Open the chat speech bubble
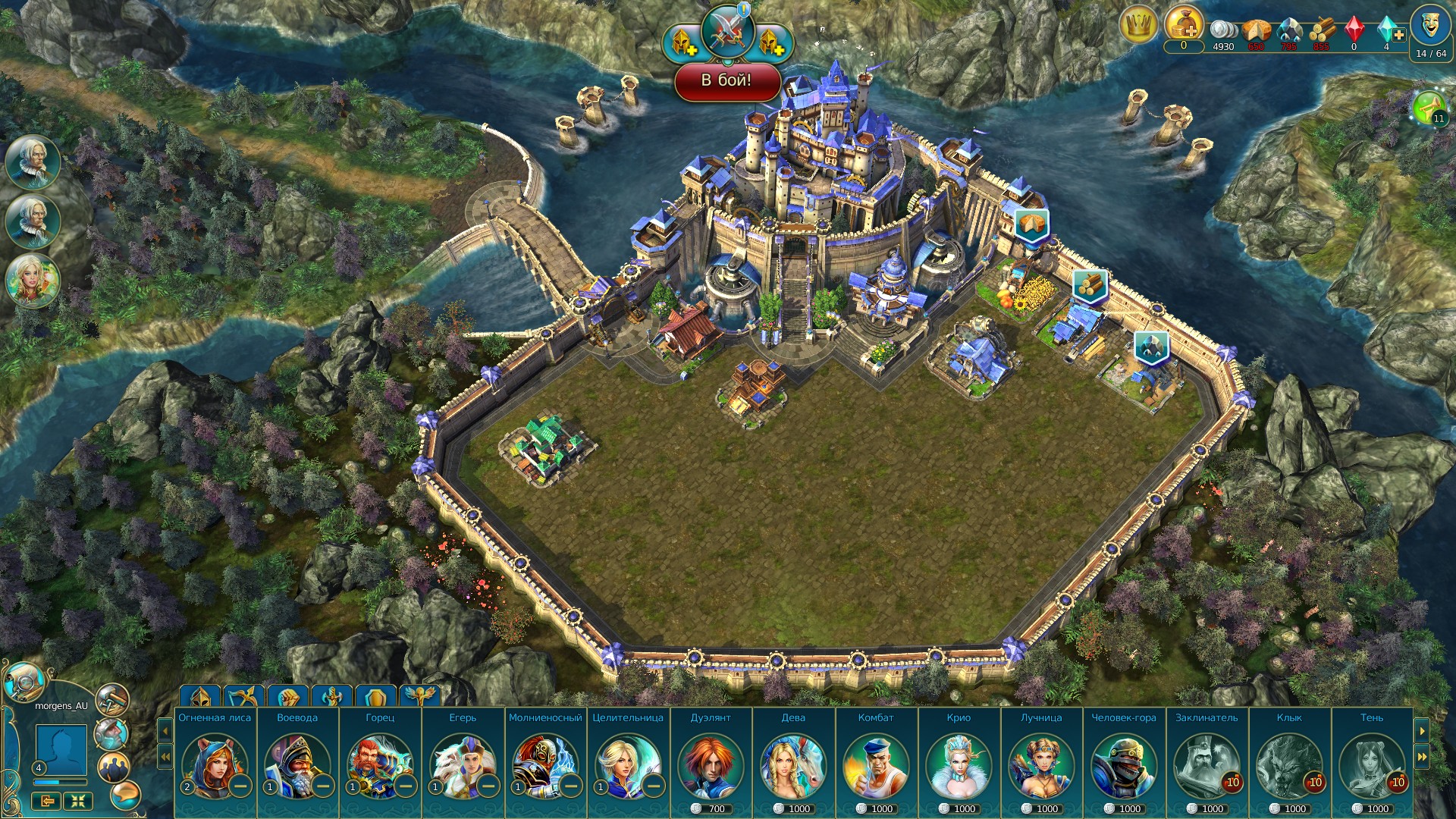1456x819 pixels. point(125,795)
